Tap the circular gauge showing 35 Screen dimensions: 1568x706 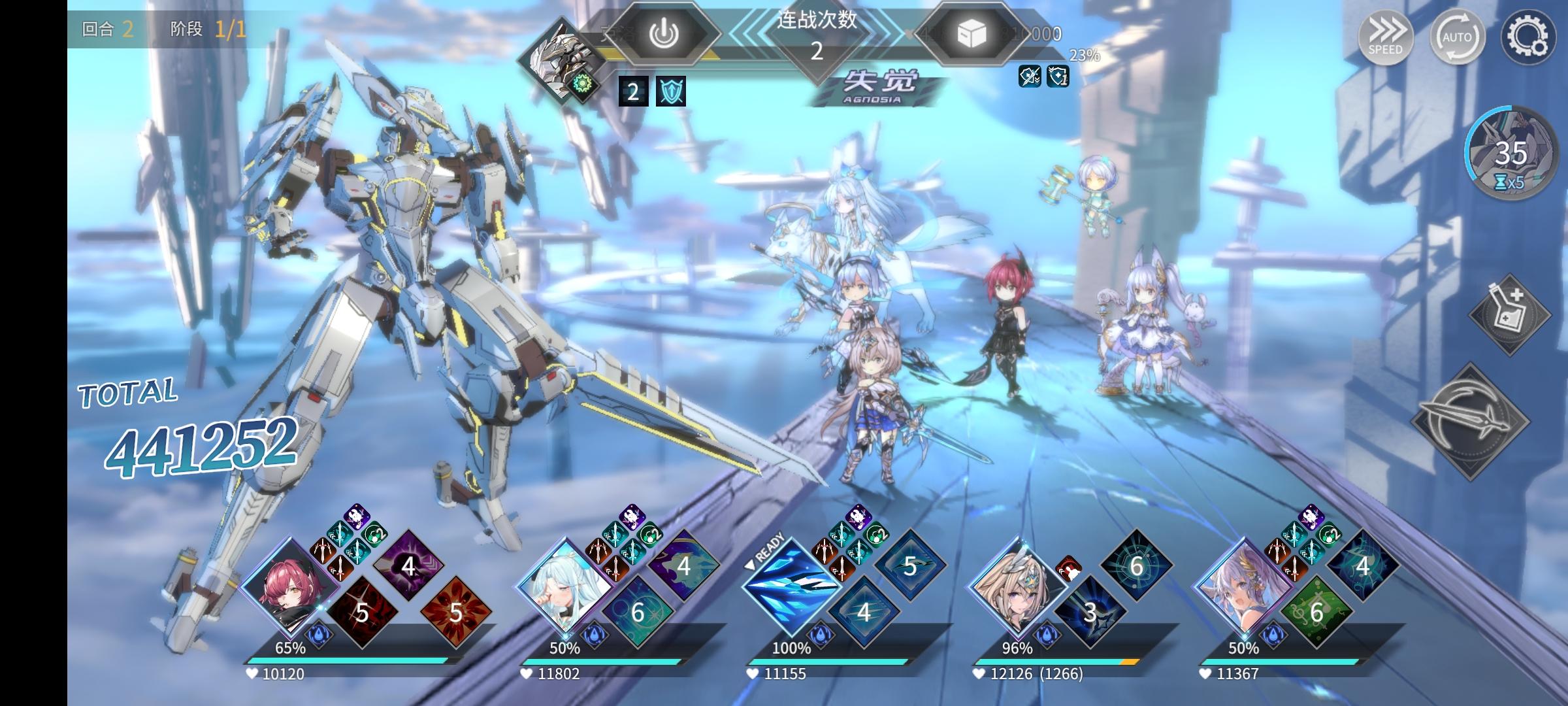tap(1511, 155)
